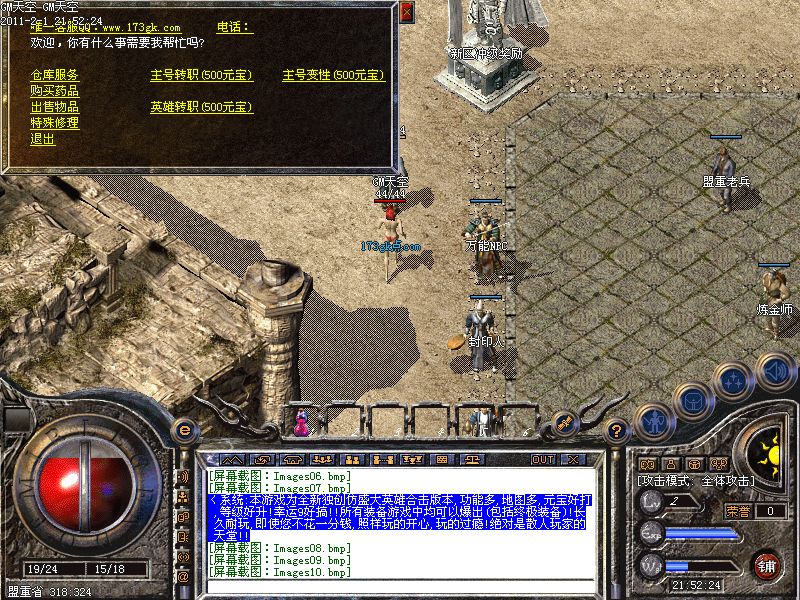Click the @ chat channel button
The height and width of the screenshot is (600, 800).
click(183, 577)
